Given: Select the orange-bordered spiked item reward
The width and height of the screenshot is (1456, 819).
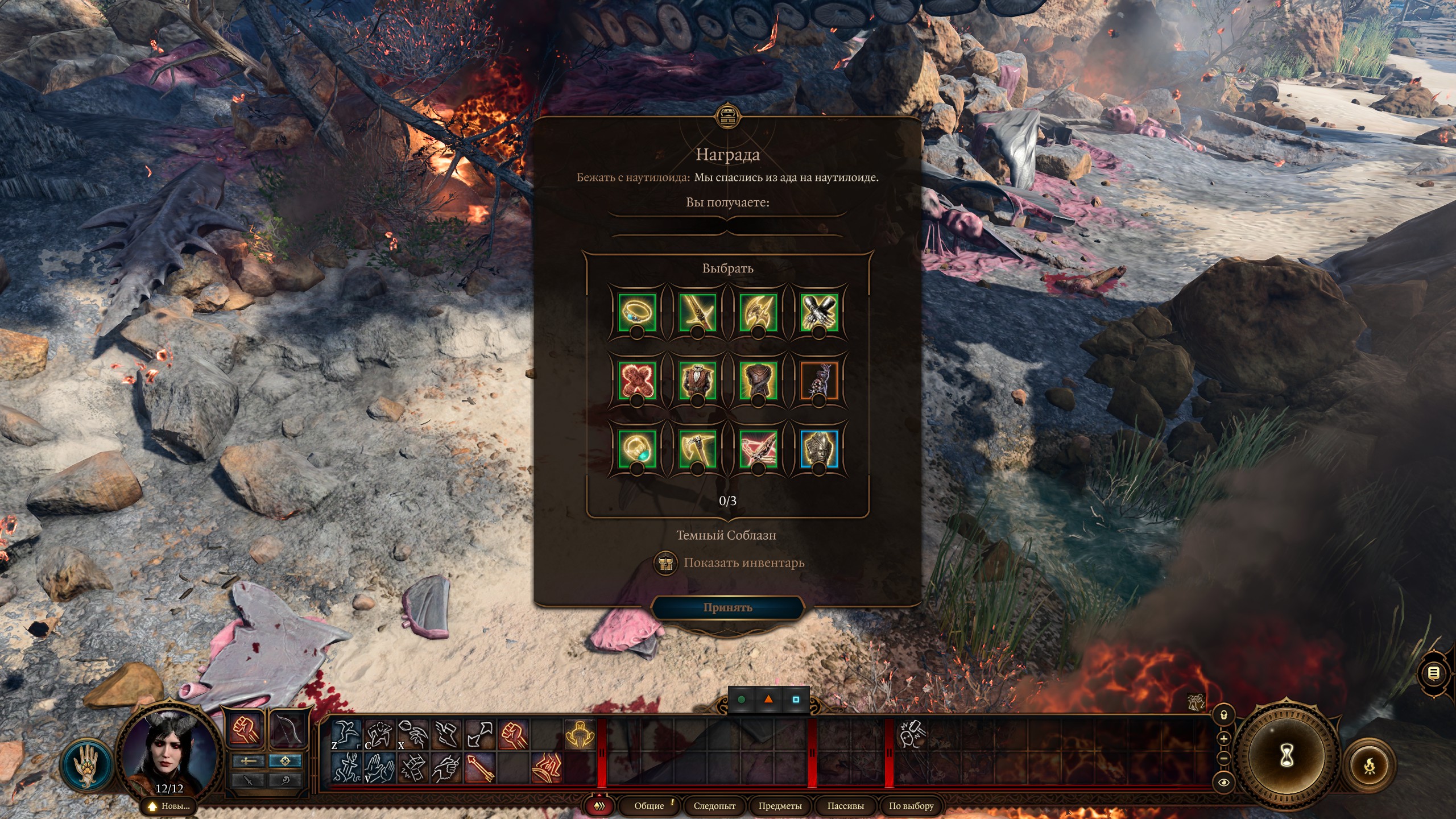Looking at the screenshot, I should click(818, 380).
